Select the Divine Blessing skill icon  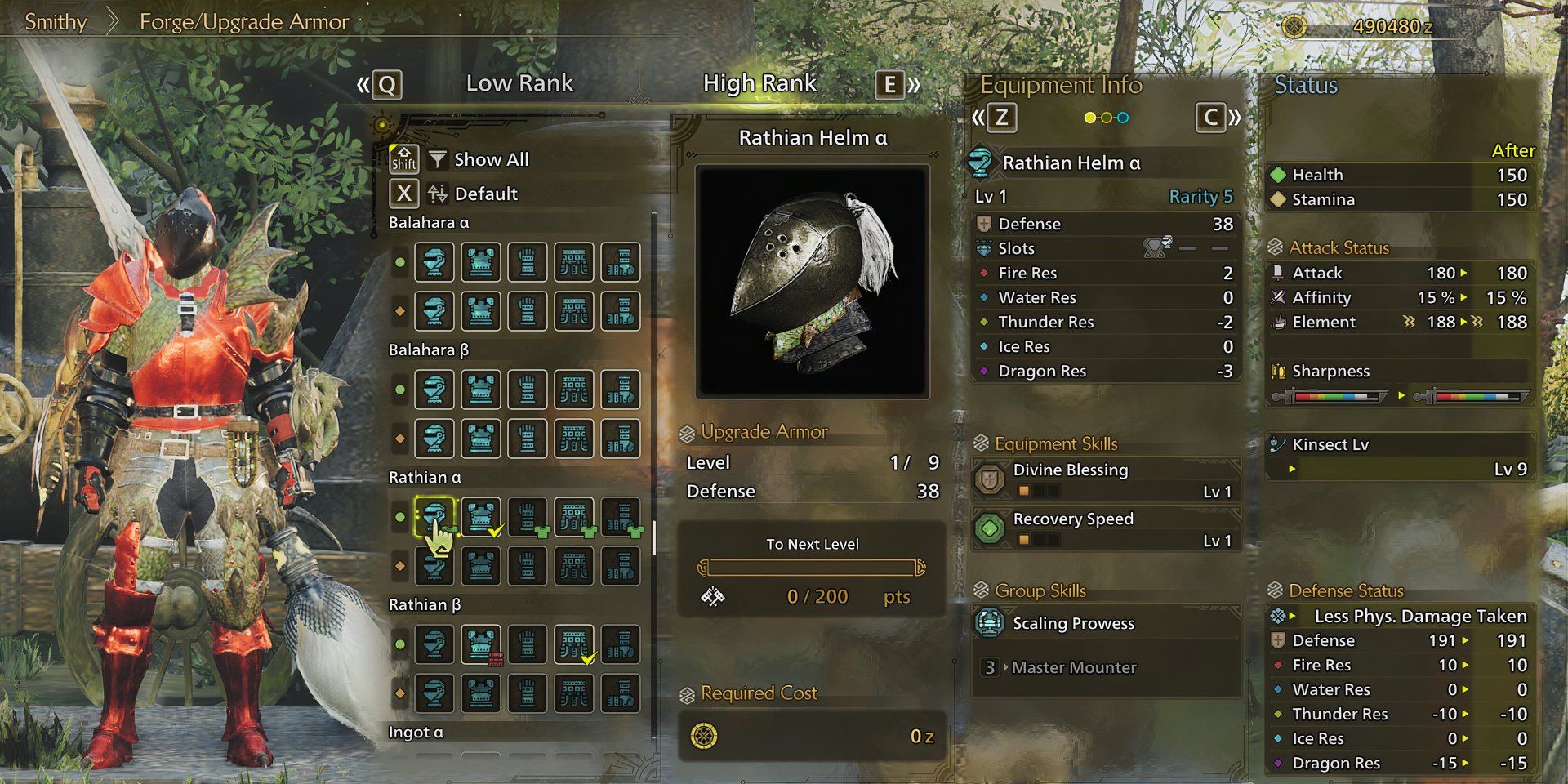click(990, 478)
